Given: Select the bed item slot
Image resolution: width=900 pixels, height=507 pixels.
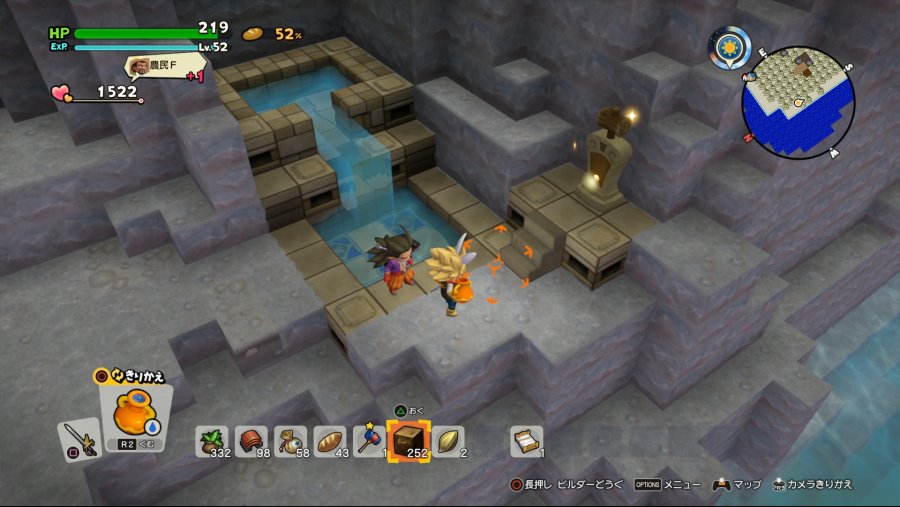Looking at the screenshot, I should (526, 440).
